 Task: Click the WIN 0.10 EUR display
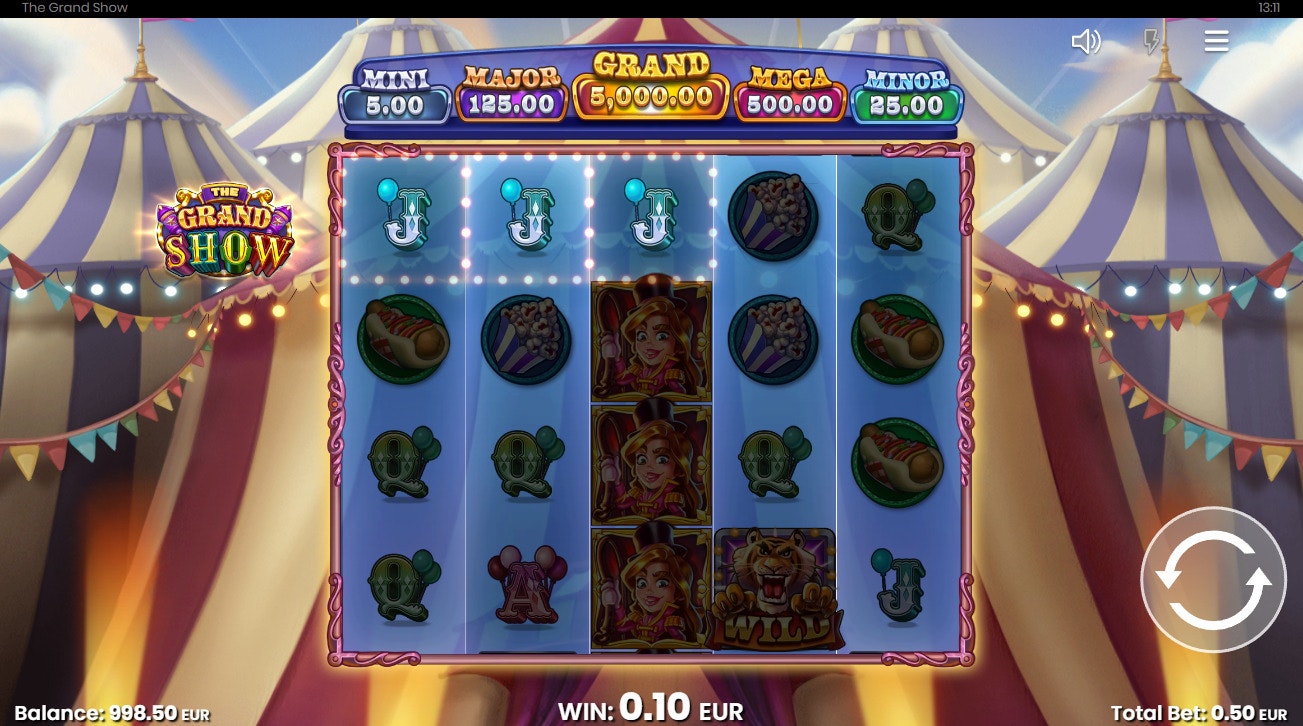coord(651,710)
